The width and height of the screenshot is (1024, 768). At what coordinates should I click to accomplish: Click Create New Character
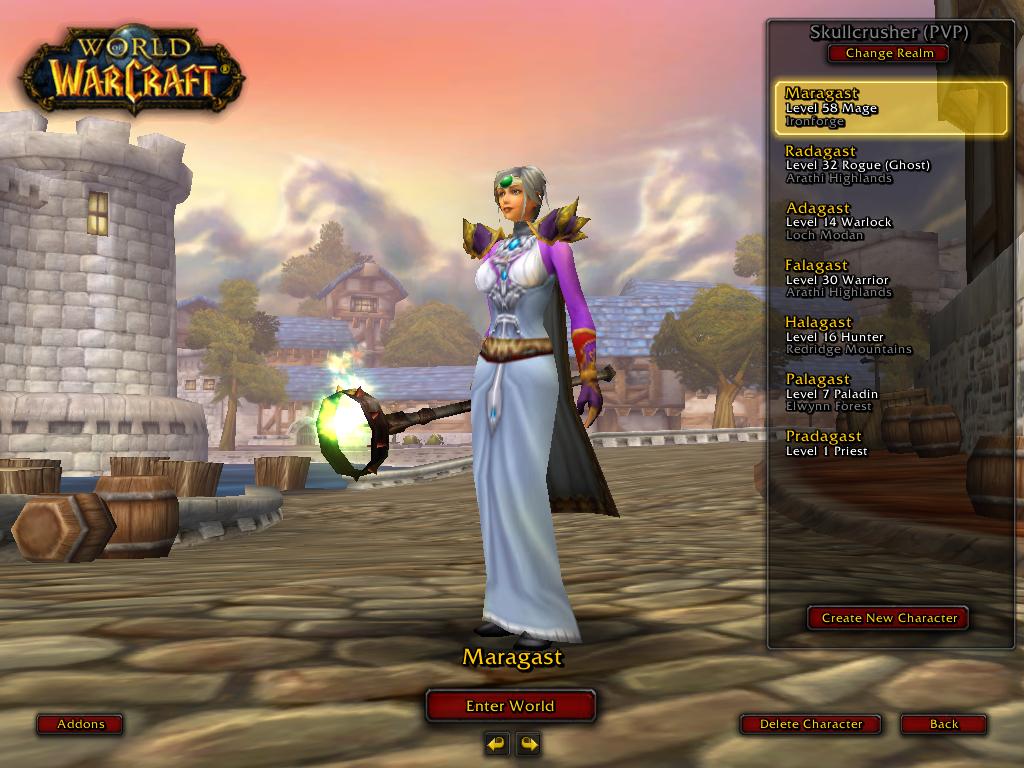point(888,618)
